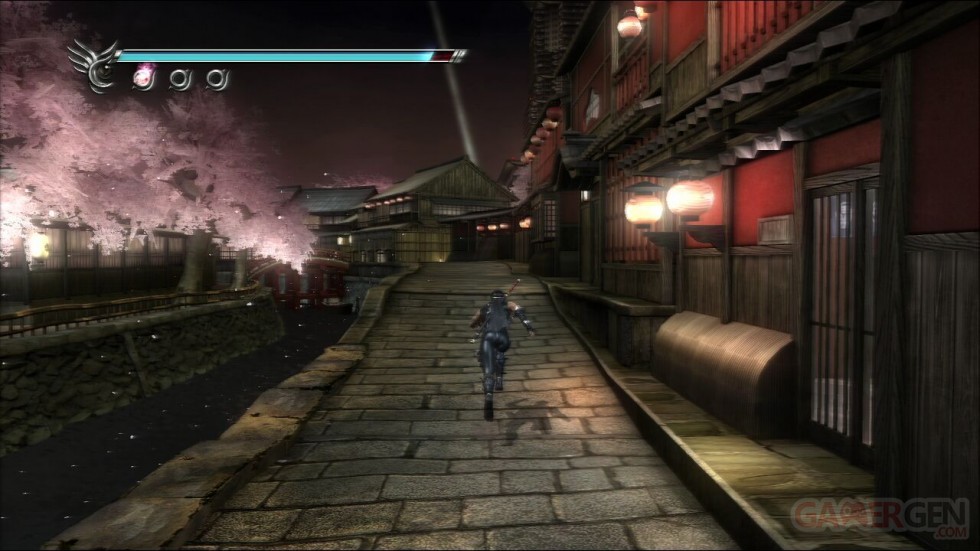Select the glowing pink ninpo orb

coord(143,76)
